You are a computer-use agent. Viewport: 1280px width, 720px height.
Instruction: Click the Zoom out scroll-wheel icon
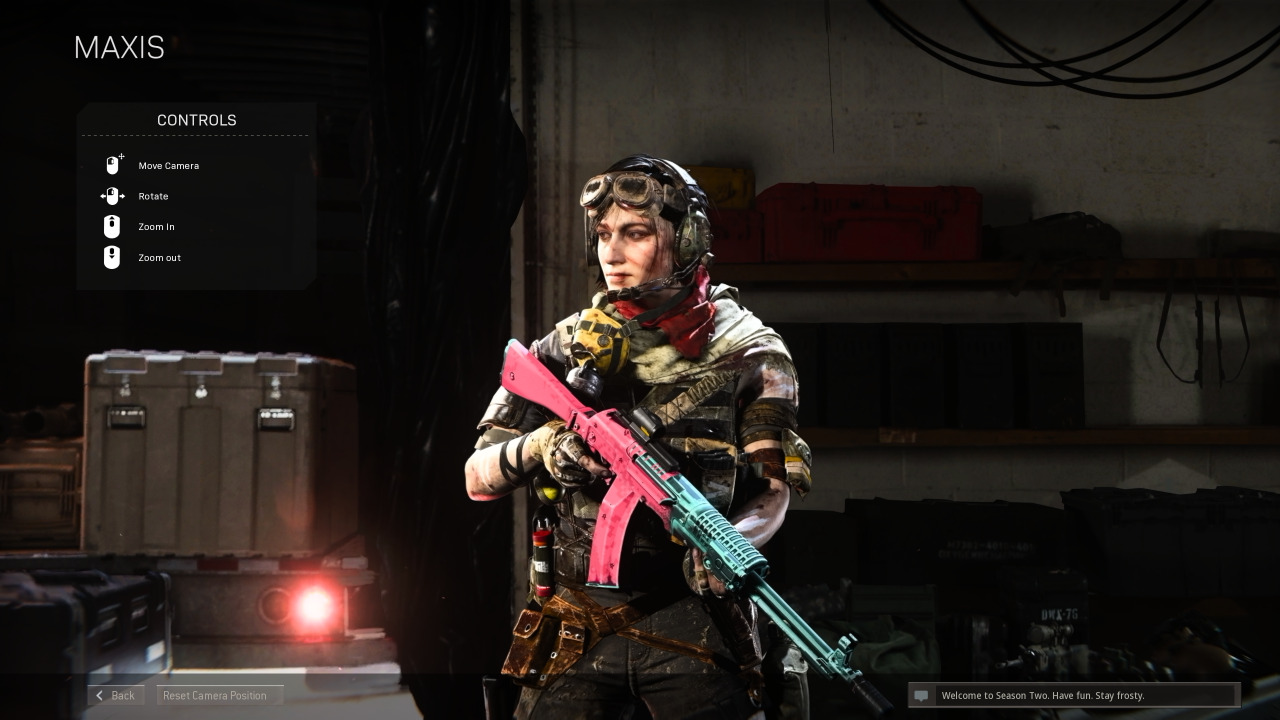coord(111,257)
